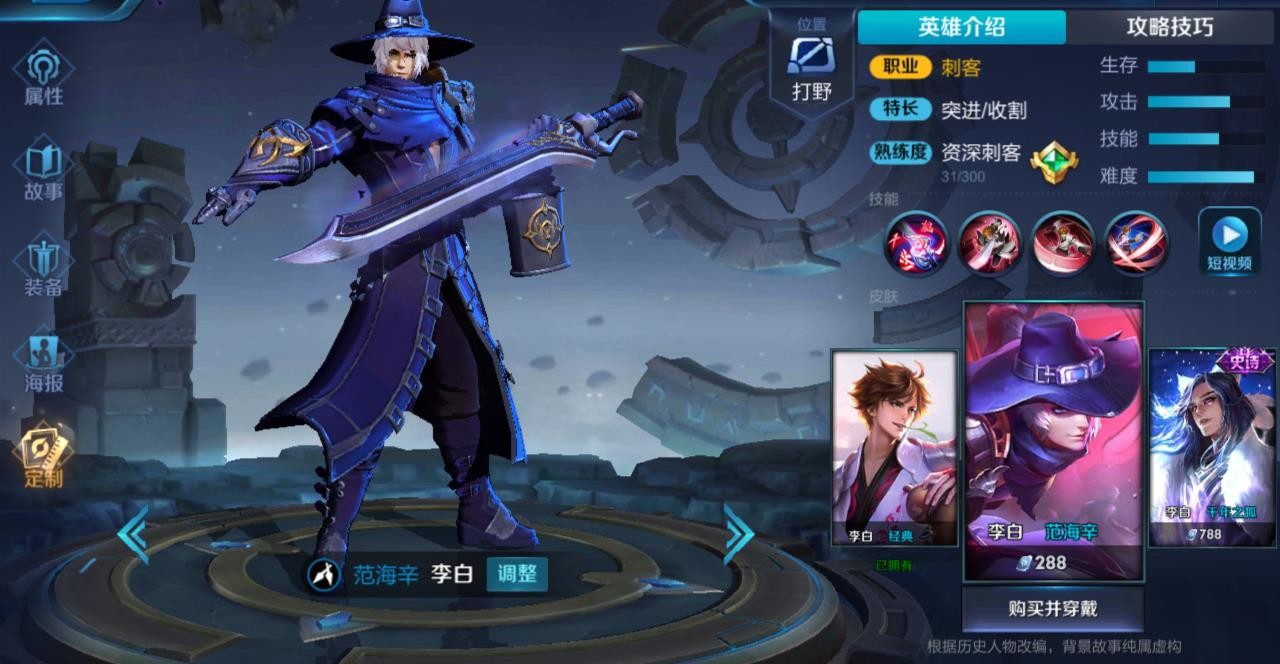Open the 故事 story section

(43, 171)
